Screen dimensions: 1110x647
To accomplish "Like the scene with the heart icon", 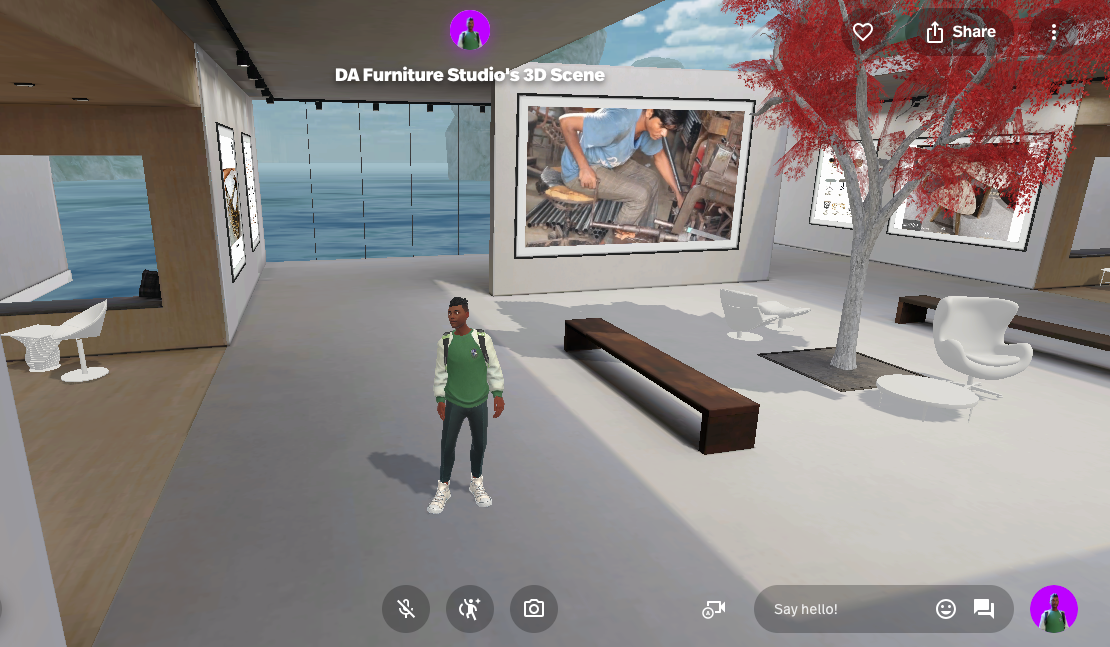I will coord(863,32).
